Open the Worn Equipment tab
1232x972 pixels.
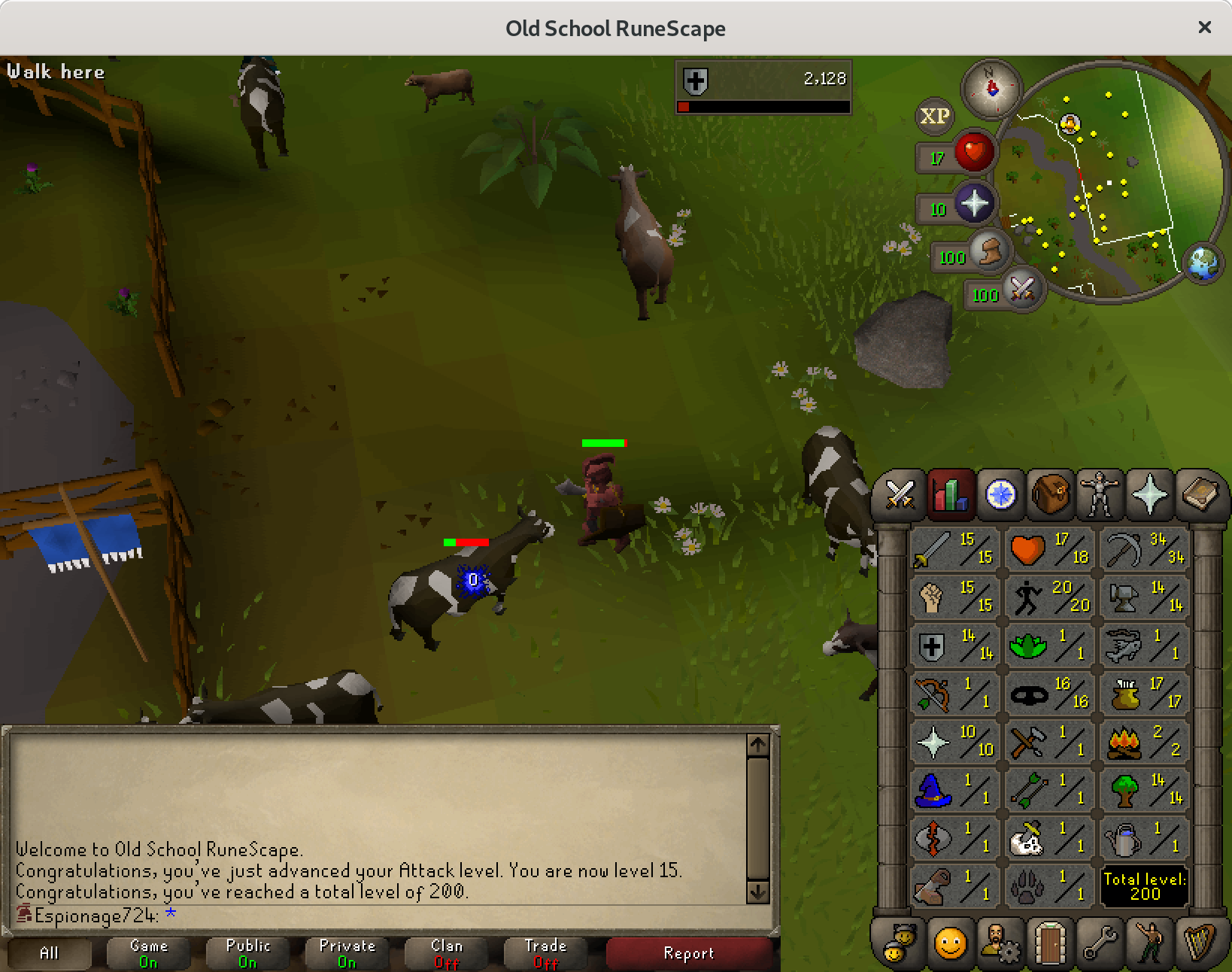click(1099, 494)
